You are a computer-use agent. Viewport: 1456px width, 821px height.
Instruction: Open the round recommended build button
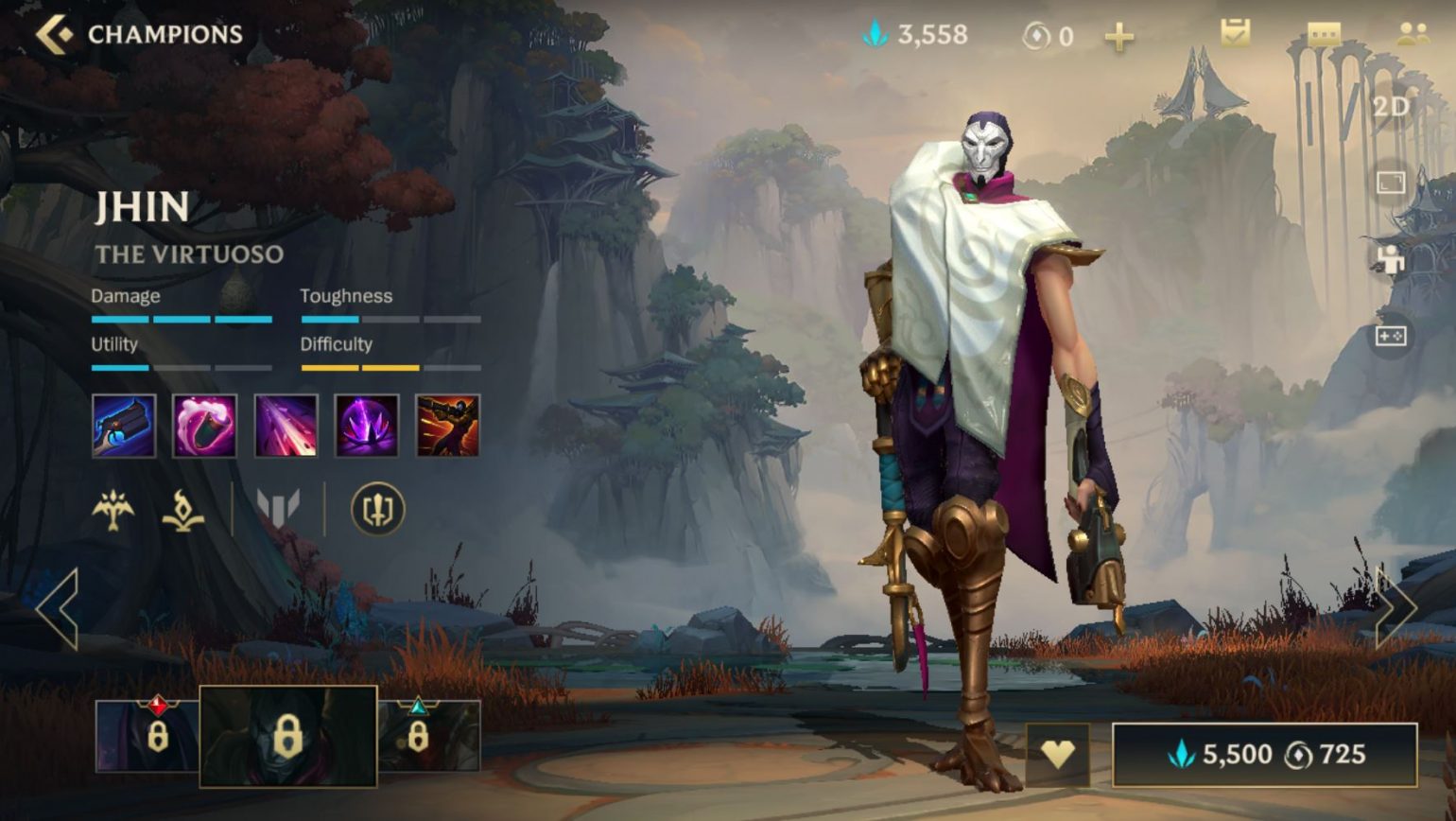coord(377,510)
